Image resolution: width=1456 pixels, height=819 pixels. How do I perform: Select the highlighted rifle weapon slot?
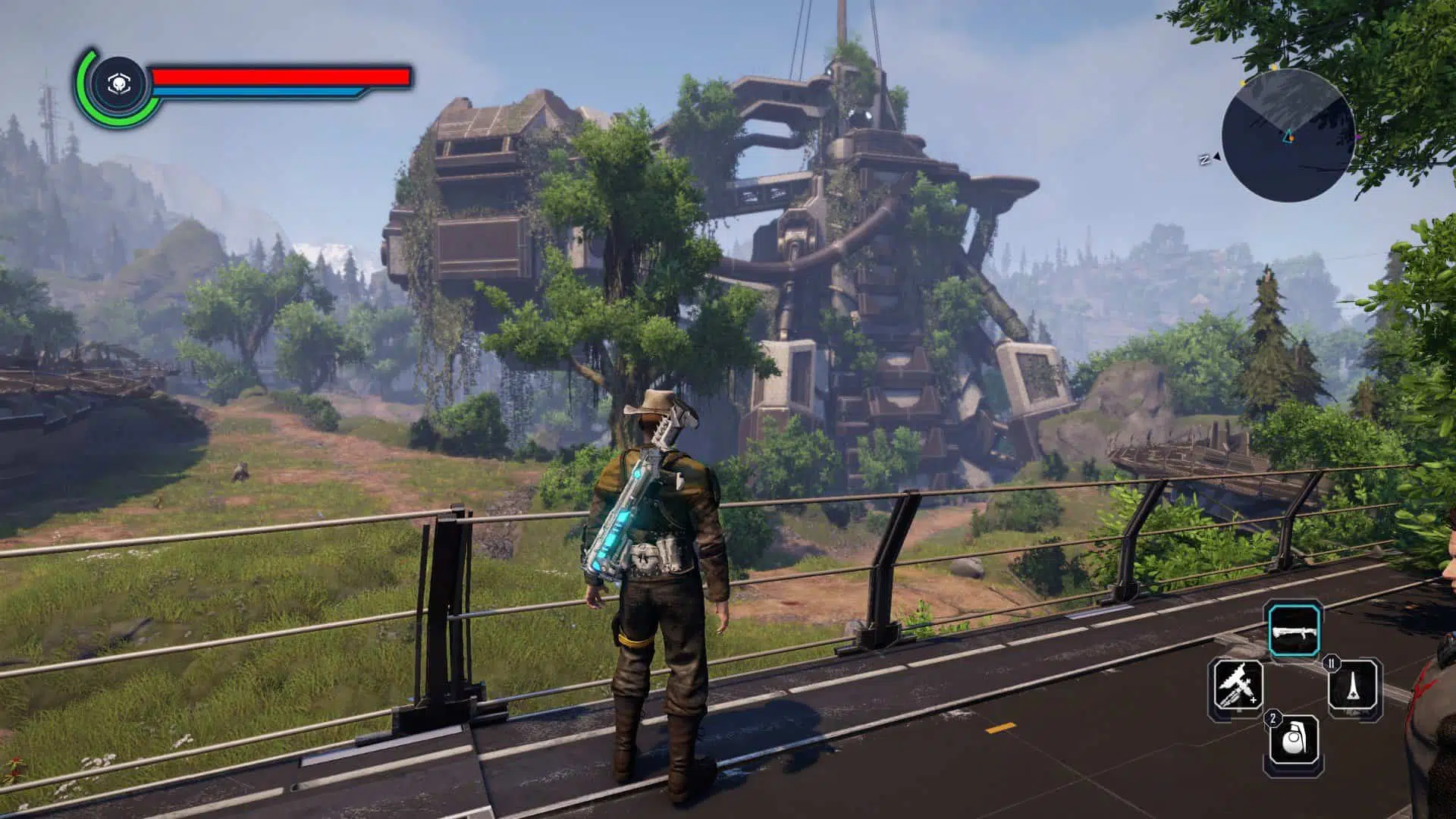[1295, 629]
